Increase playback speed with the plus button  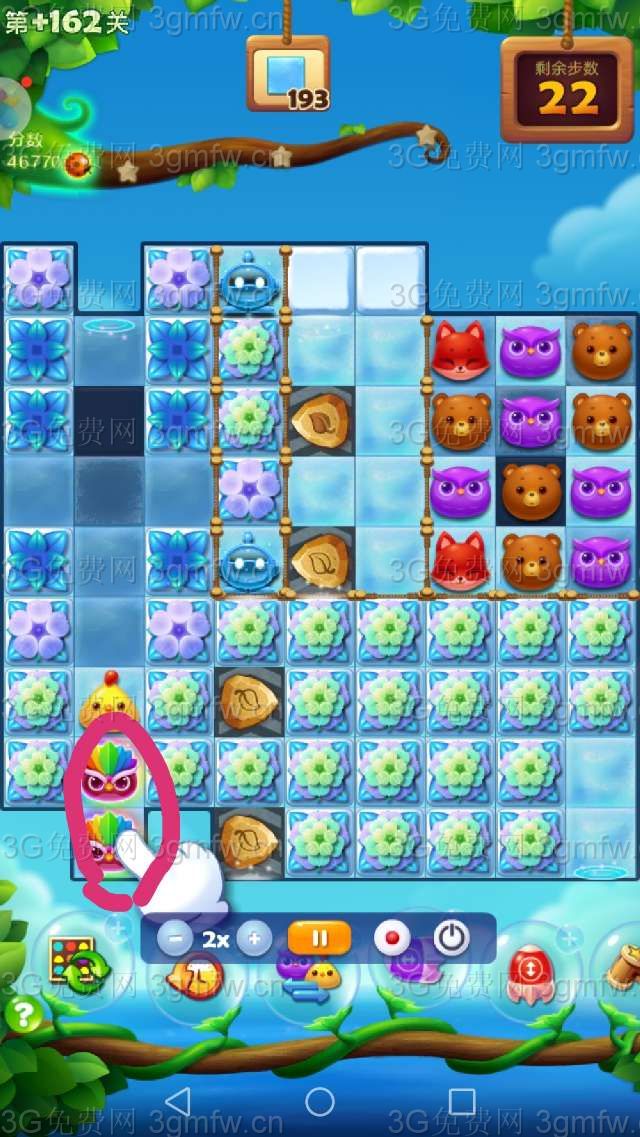[x=254, y=939]
